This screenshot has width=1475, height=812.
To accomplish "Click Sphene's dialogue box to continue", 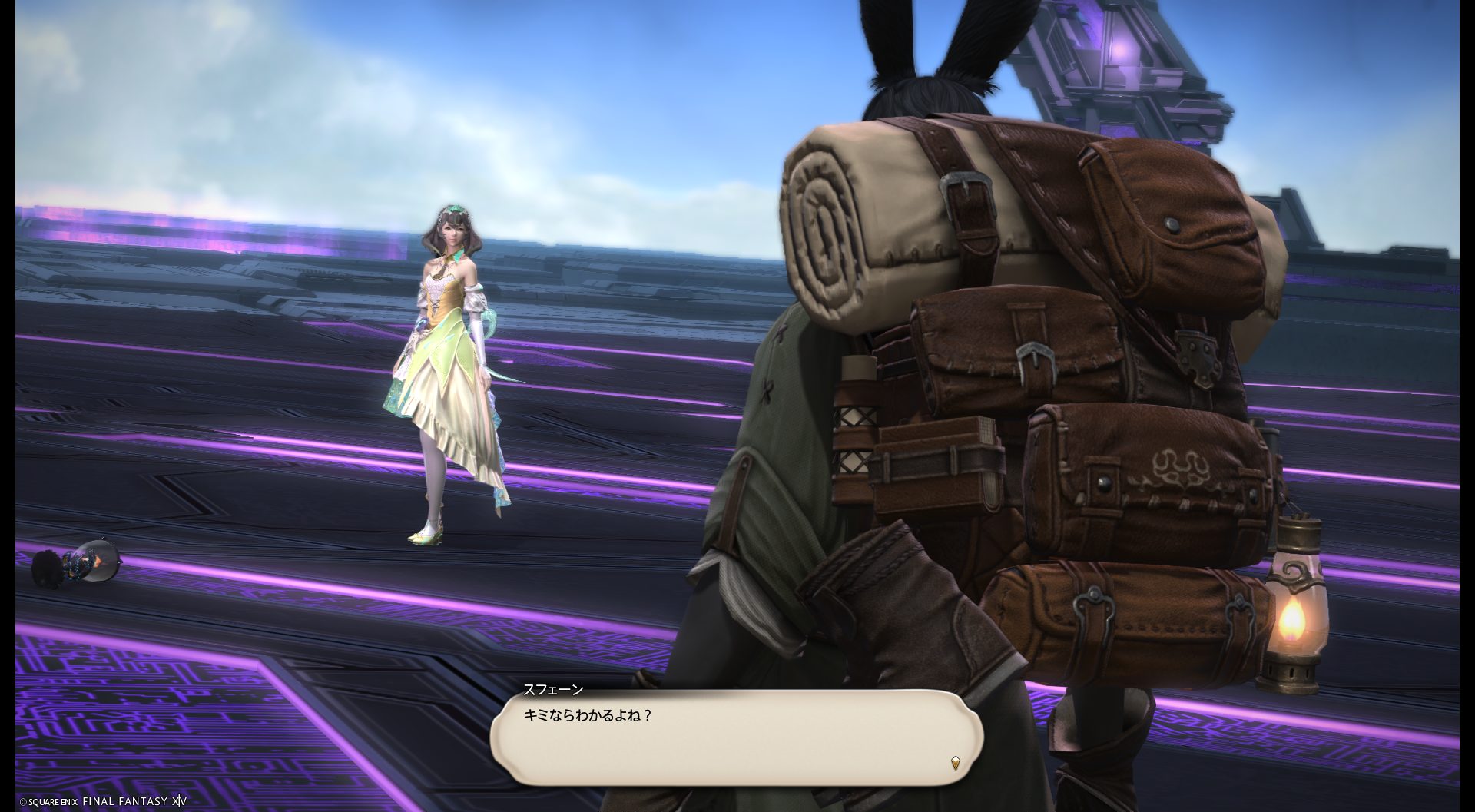I will tap(736, 737).
